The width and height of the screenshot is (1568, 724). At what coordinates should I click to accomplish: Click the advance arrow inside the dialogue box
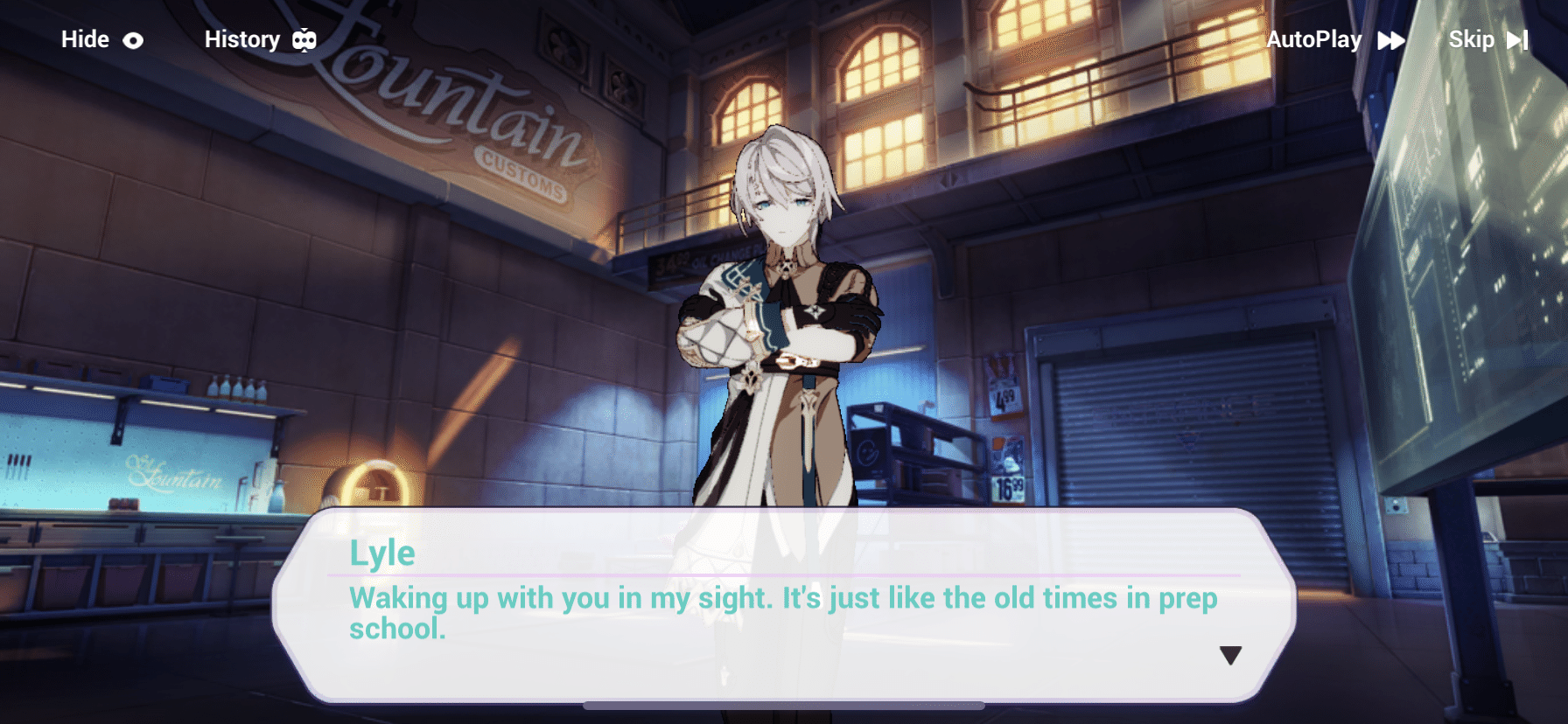coord(1230,653)
